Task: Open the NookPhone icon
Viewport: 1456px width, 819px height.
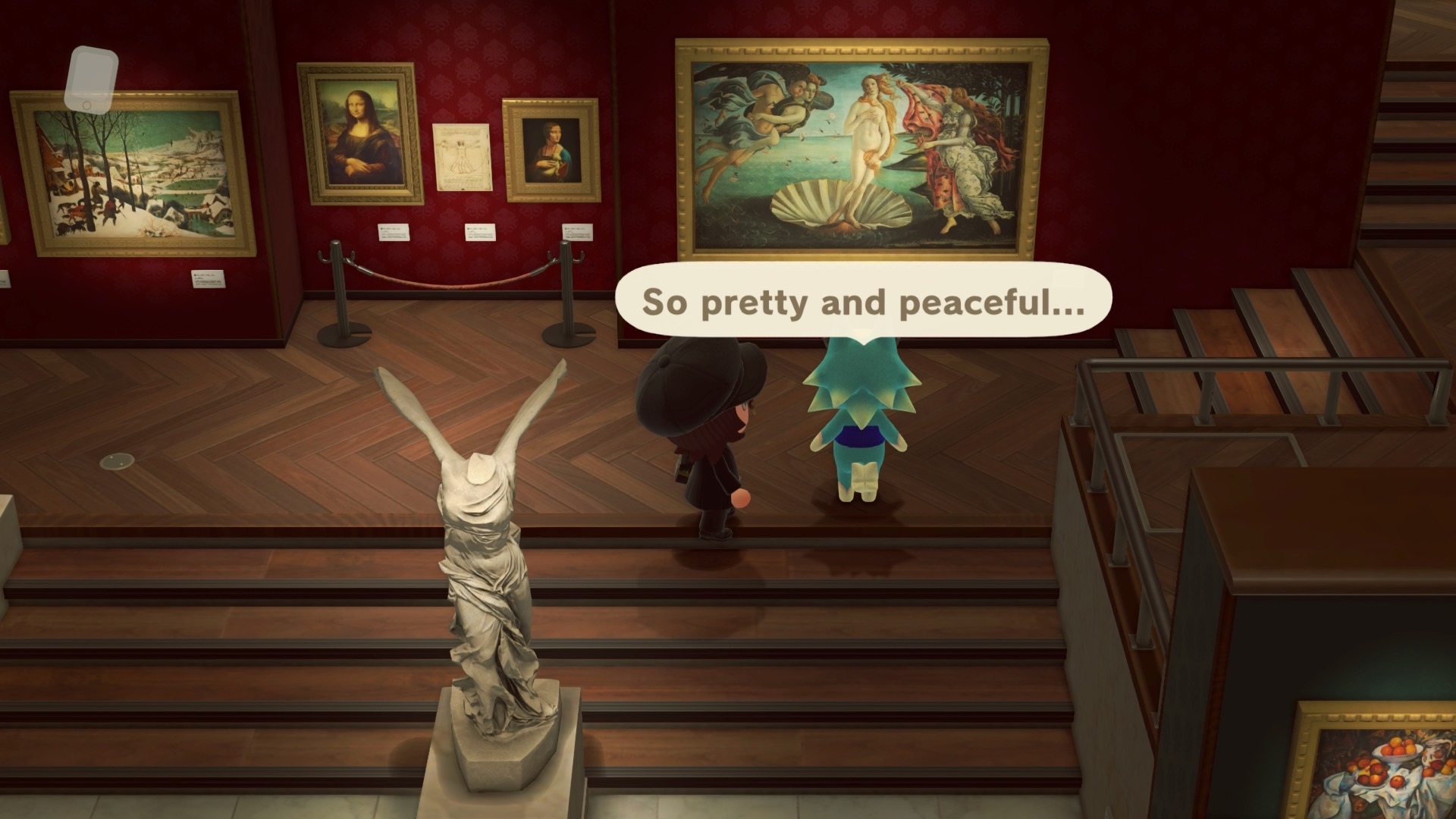Action: click(91, 78)
